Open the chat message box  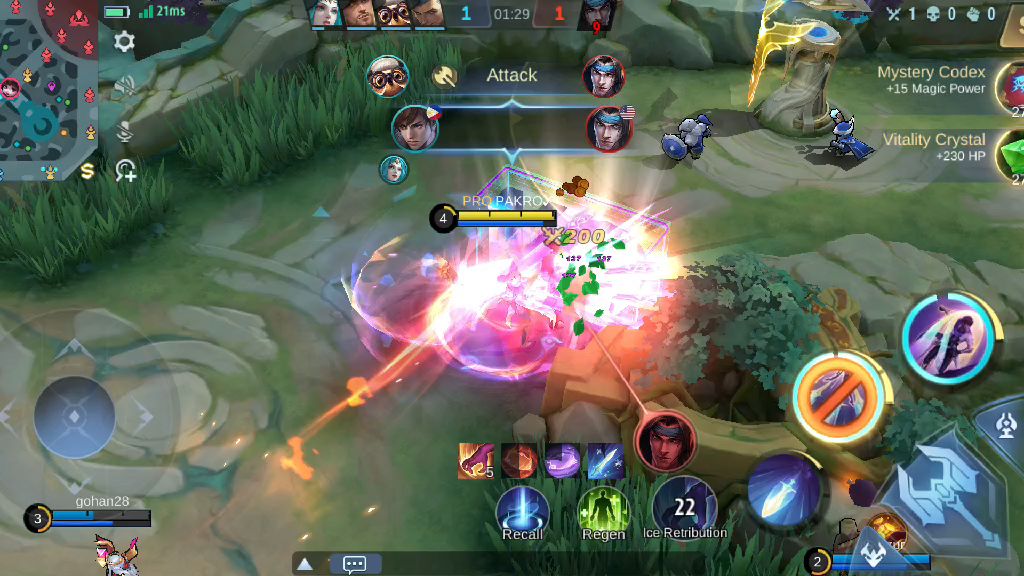355,564
